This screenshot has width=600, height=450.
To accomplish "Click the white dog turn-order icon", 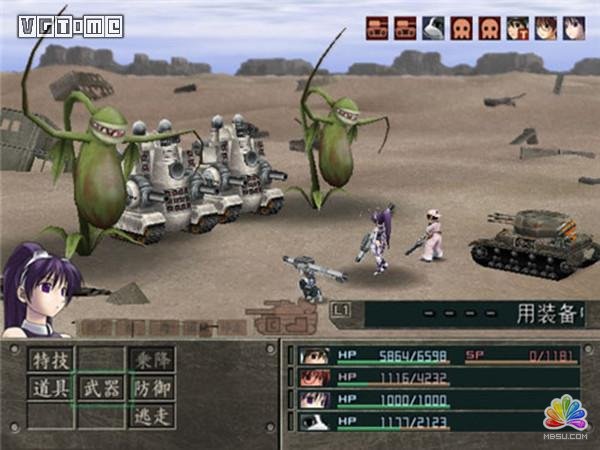I will [x=433, y=28].
